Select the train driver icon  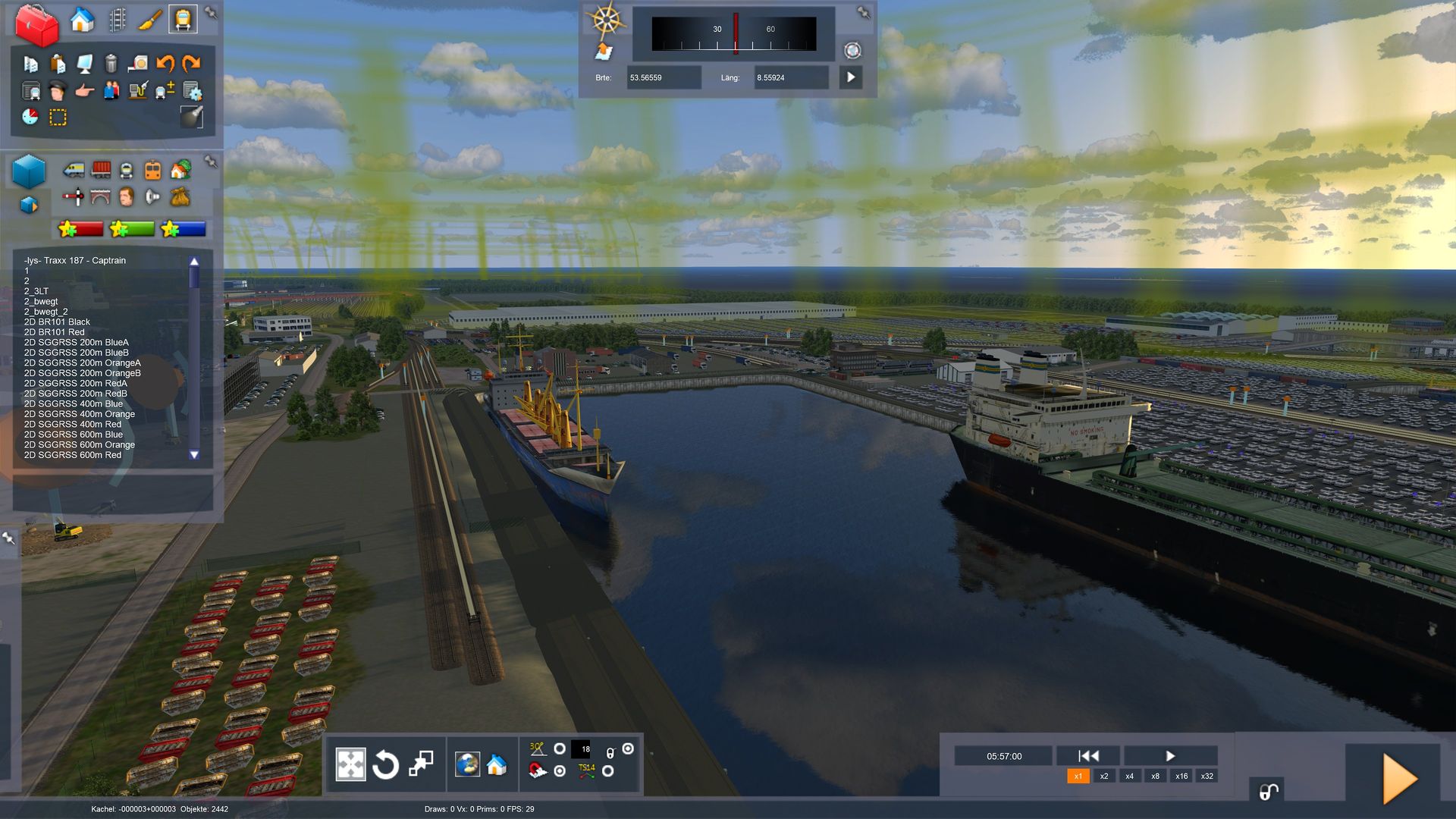[57, 92]
